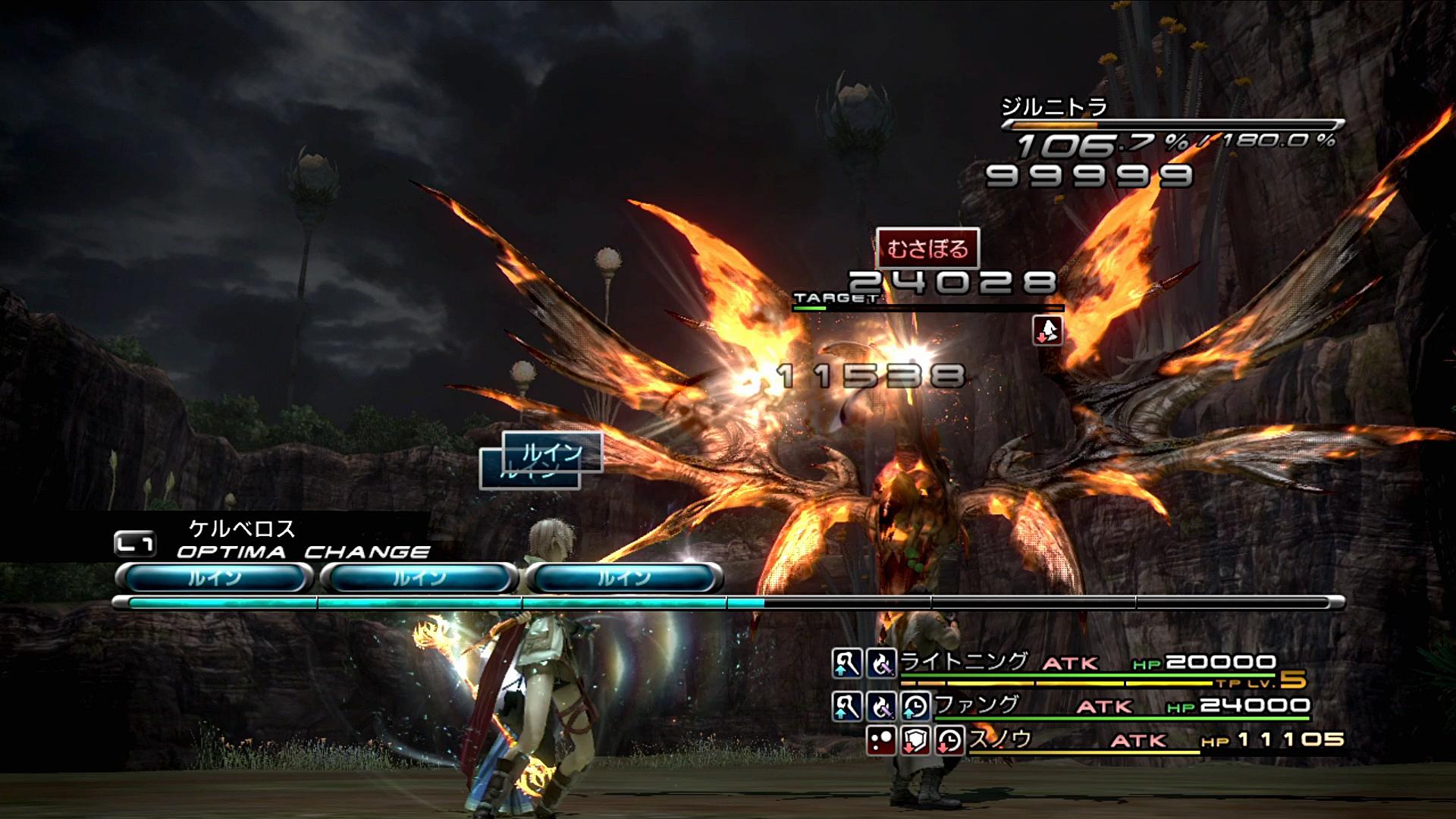Inspect Snow's broken shield debuff icon
Viewport: 1456px width, 819px height.
(x=916, y=740)
